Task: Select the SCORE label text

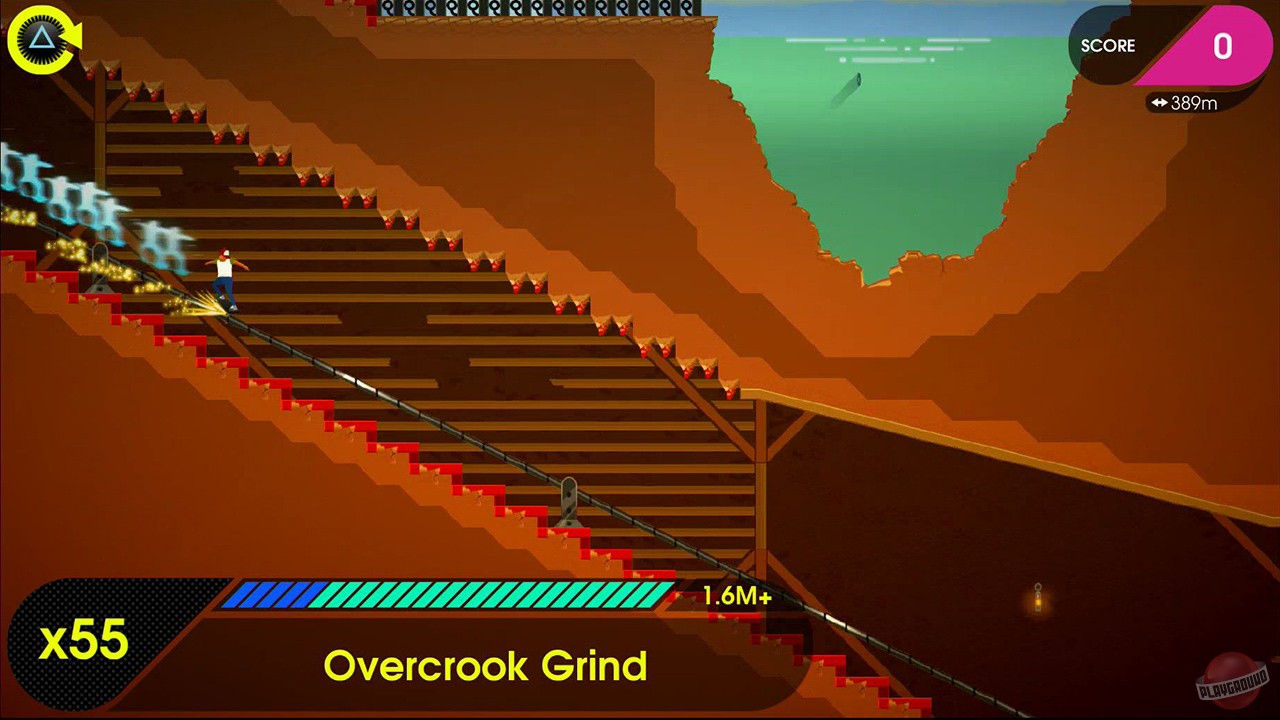Action: [x=1108, y=46]
